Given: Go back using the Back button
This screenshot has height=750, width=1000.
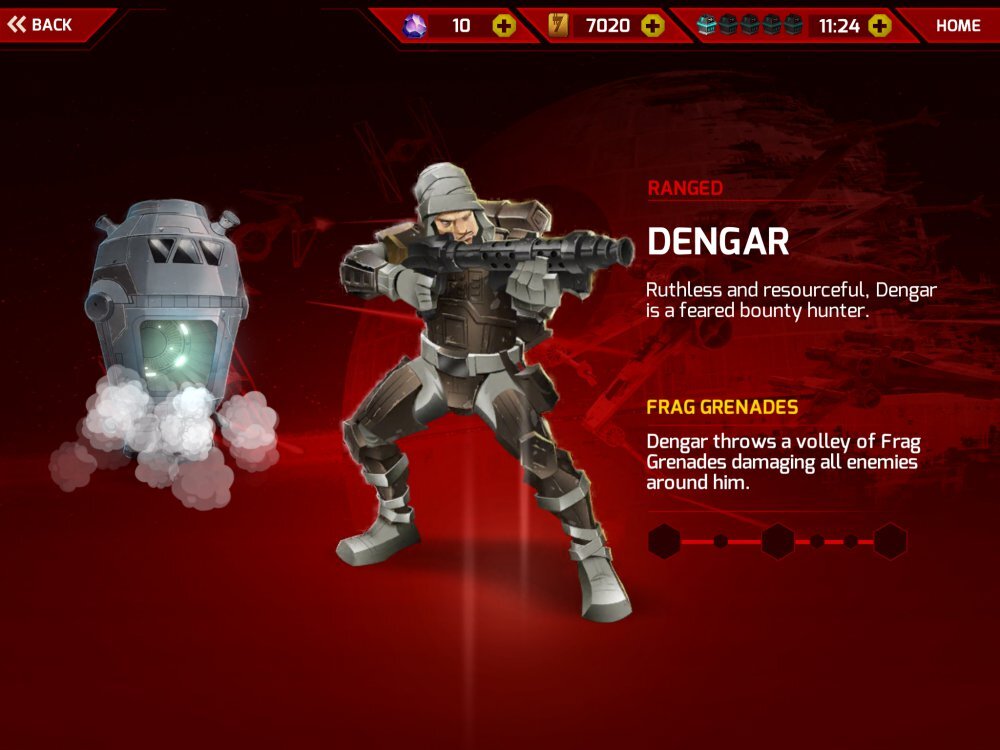Looking at the screenshot, I should pos(42,24).
